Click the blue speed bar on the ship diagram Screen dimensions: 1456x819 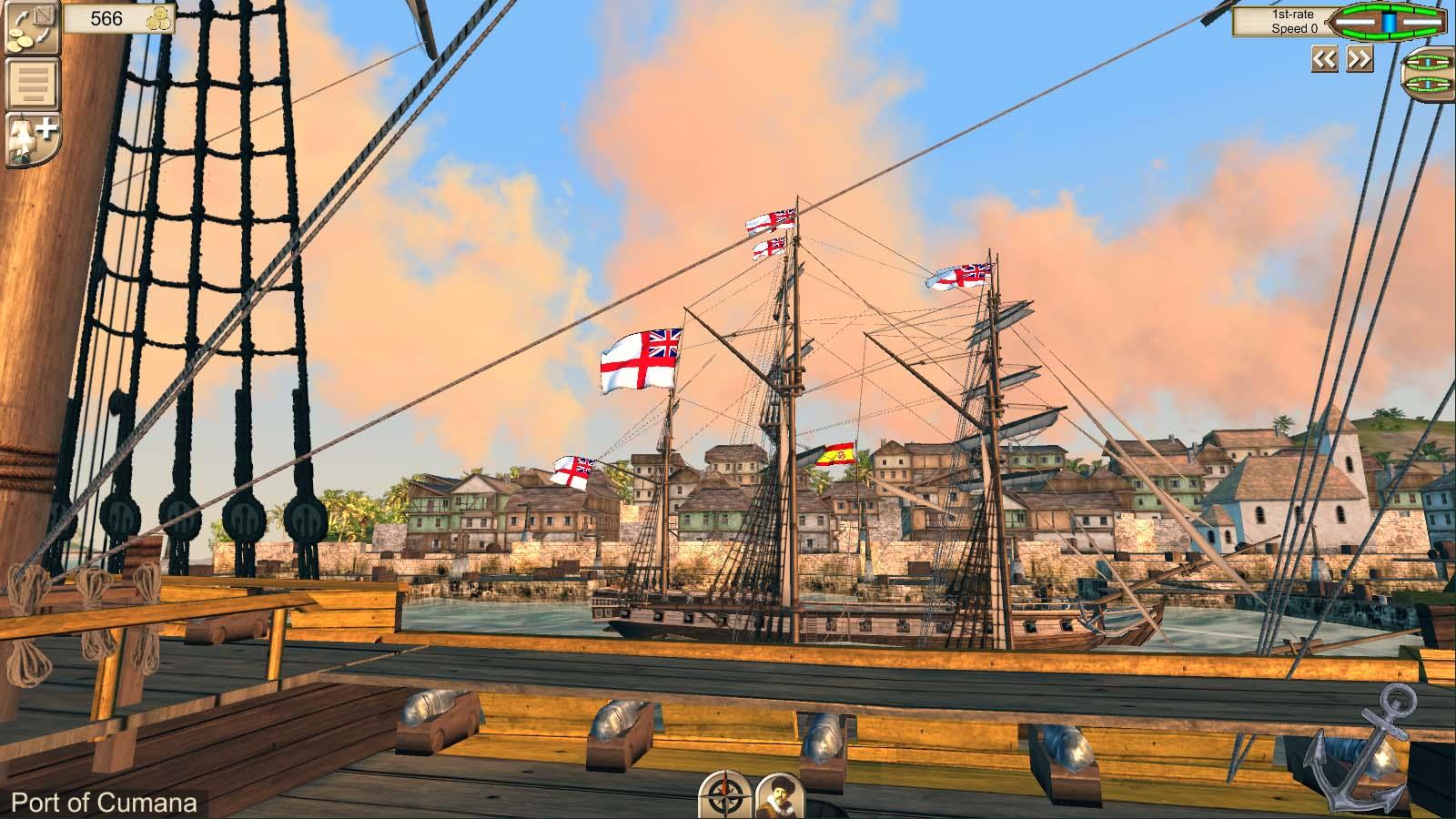[x=1390, y=21]
